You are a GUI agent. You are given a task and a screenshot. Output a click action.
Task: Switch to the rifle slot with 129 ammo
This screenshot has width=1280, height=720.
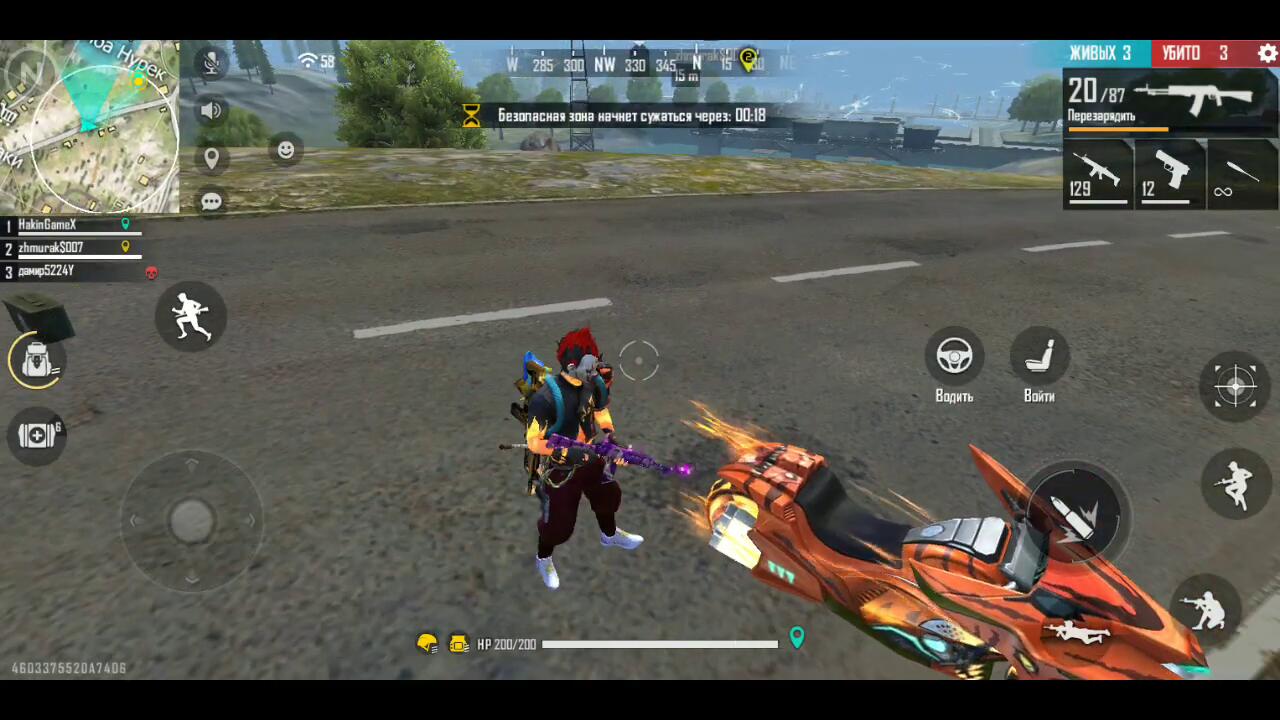1097,173
